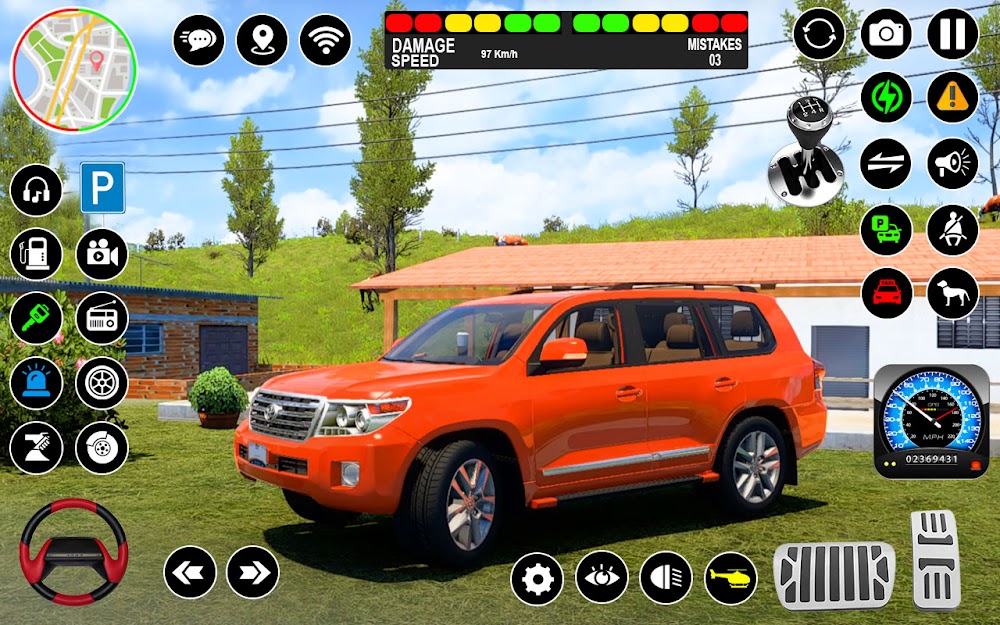Toggle the hazard warning triangle
1000x625 pixels.
952,98
